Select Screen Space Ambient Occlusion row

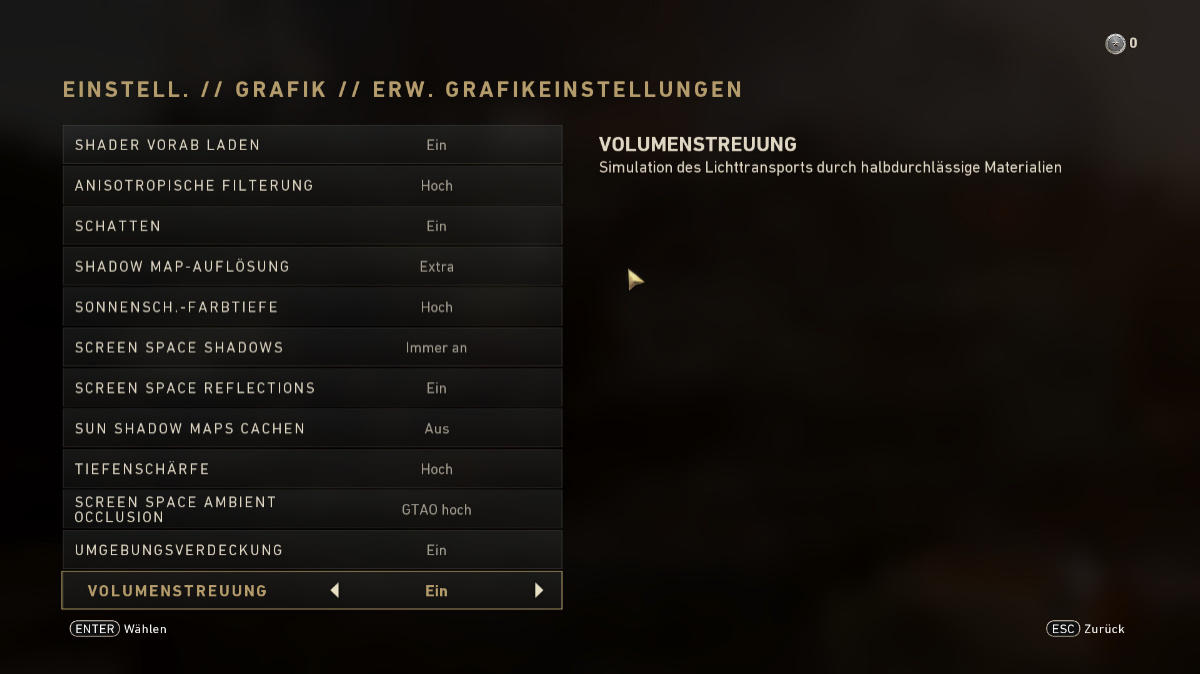click(312, 510)
